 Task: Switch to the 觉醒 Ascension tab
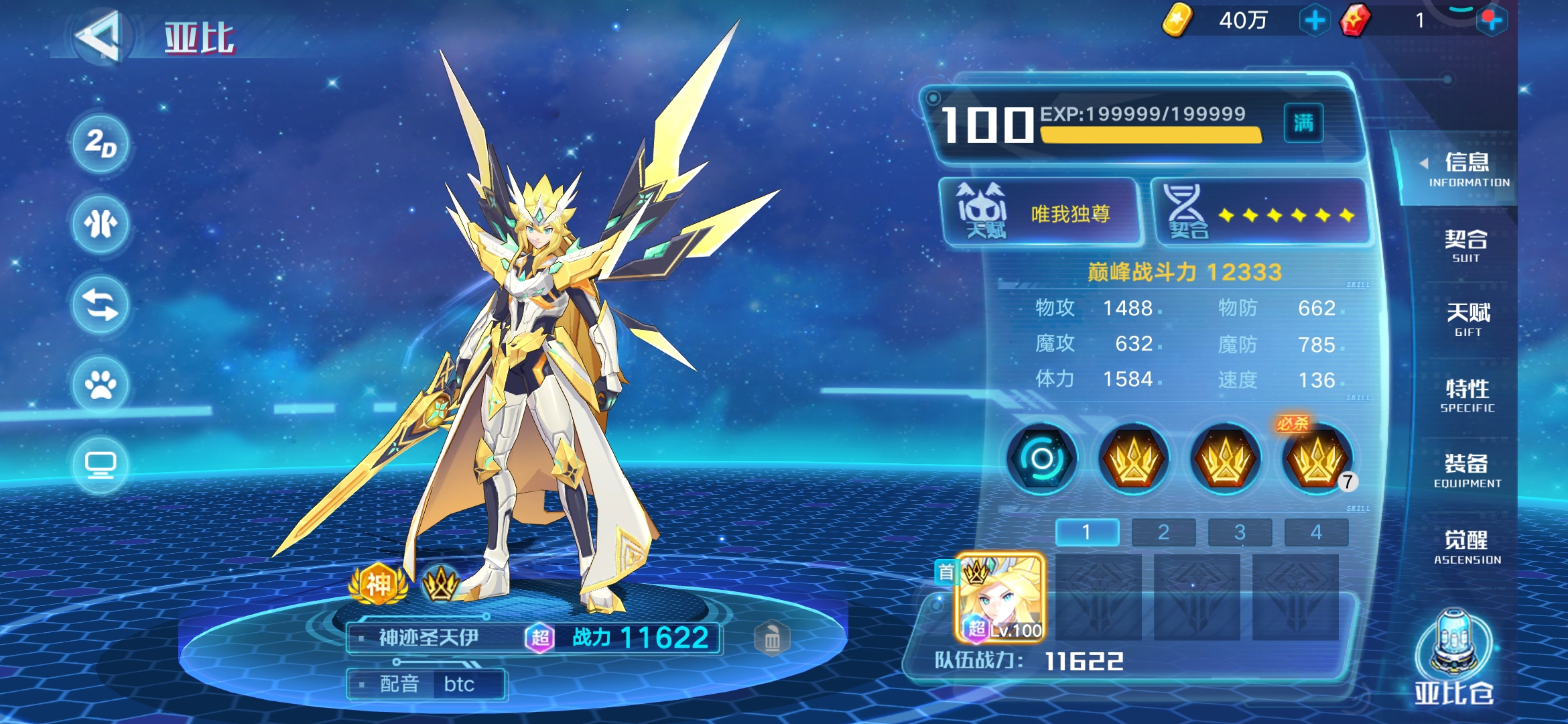1467,547
